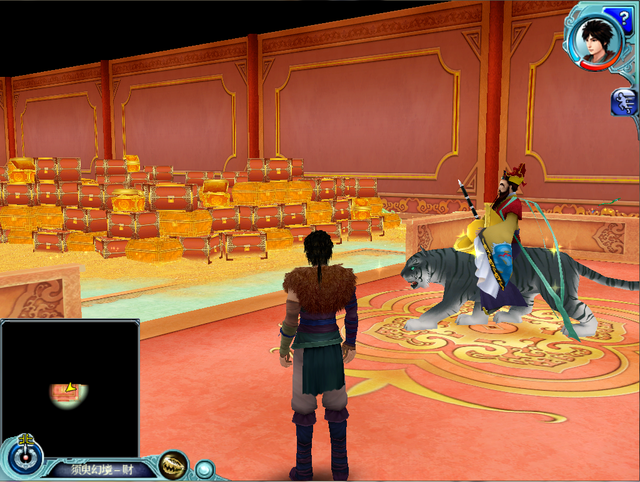Click the minimap display

(70, 387)
